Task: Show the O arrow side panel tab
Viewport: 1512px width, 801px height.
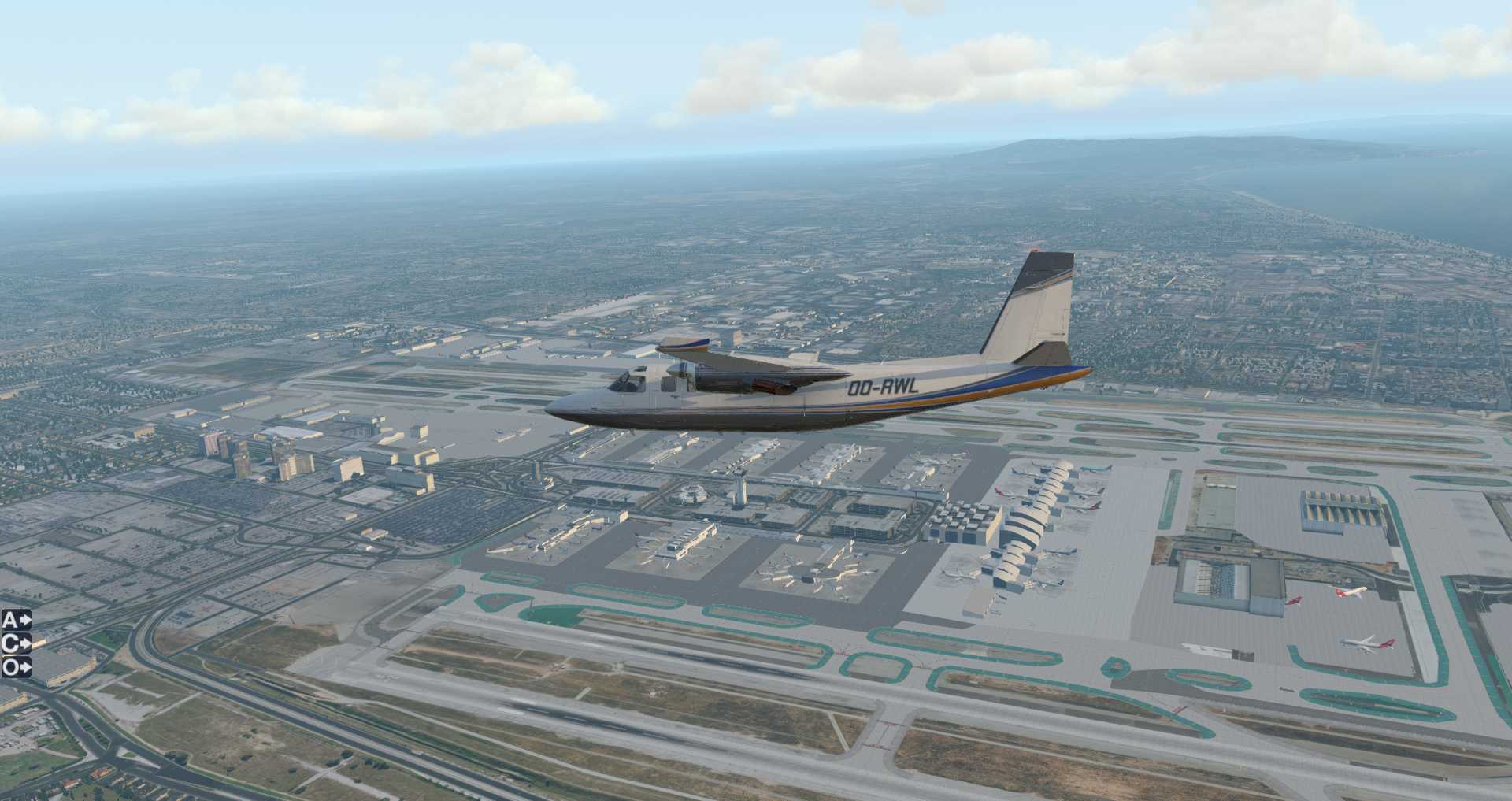Action: (16, 667)
